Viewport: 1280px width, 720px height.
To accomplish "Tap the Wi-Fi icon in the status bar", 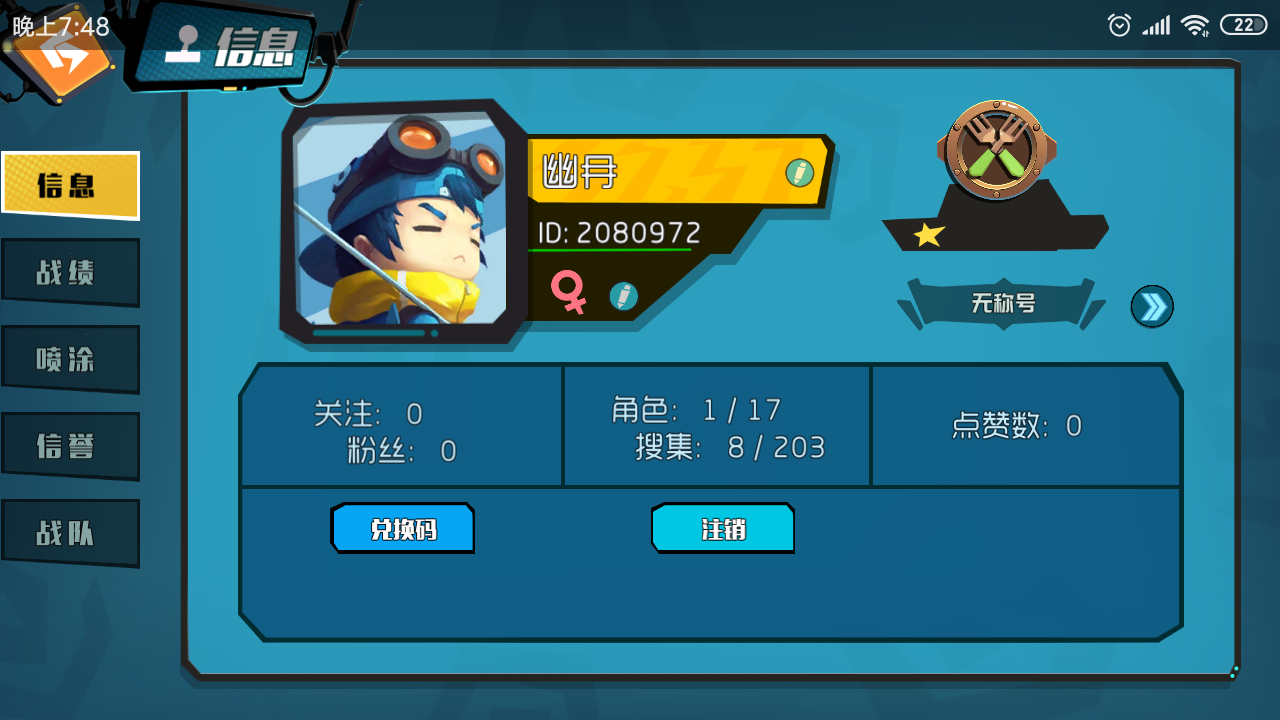I will (x=1196, y=25).
